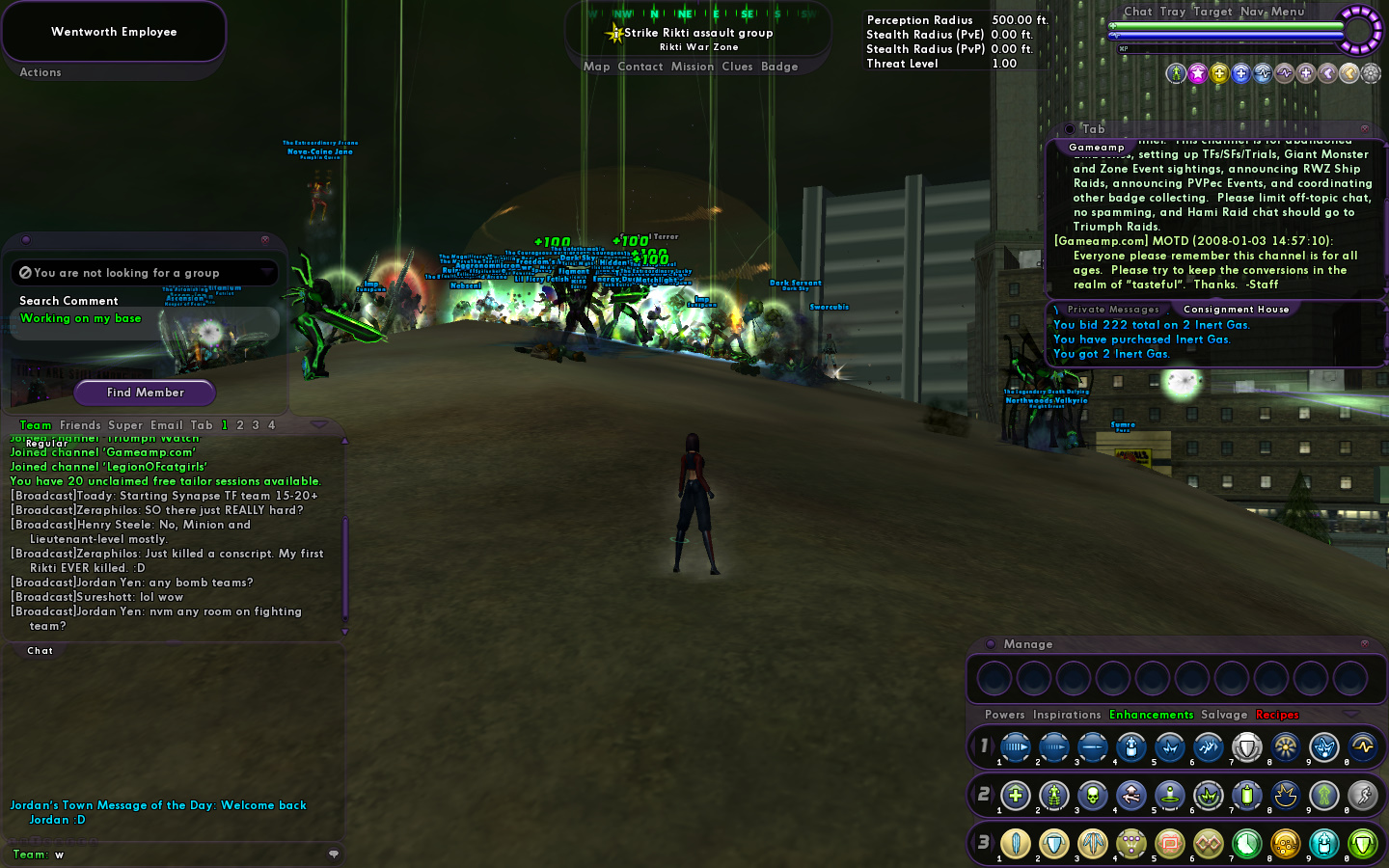Viewport: 1389px width, 868px height.
Task: Open the Contact list
Action: 640,67
